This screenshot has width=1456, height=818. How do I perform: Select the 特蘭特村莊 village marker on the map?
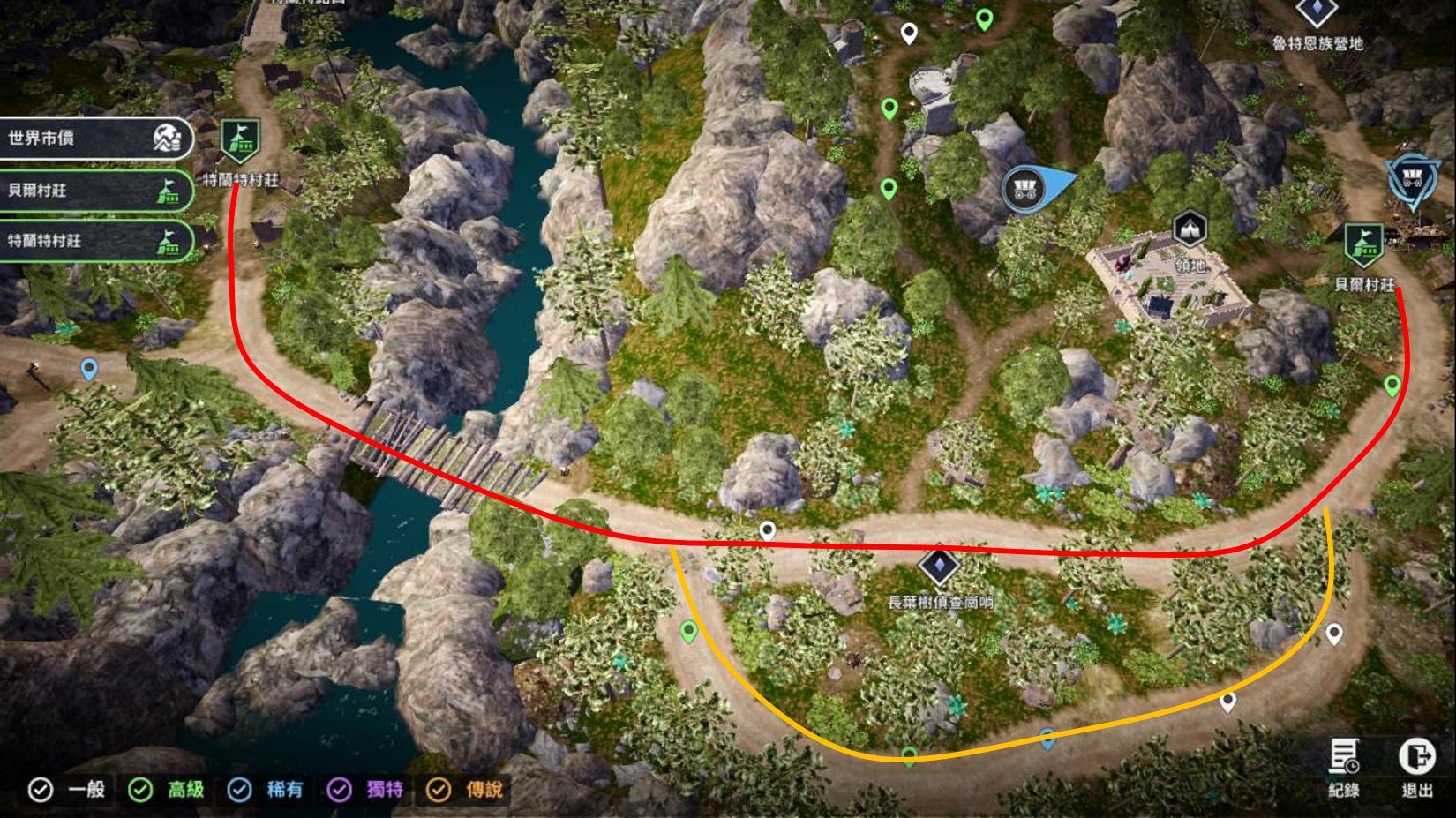tap(239, 142)
